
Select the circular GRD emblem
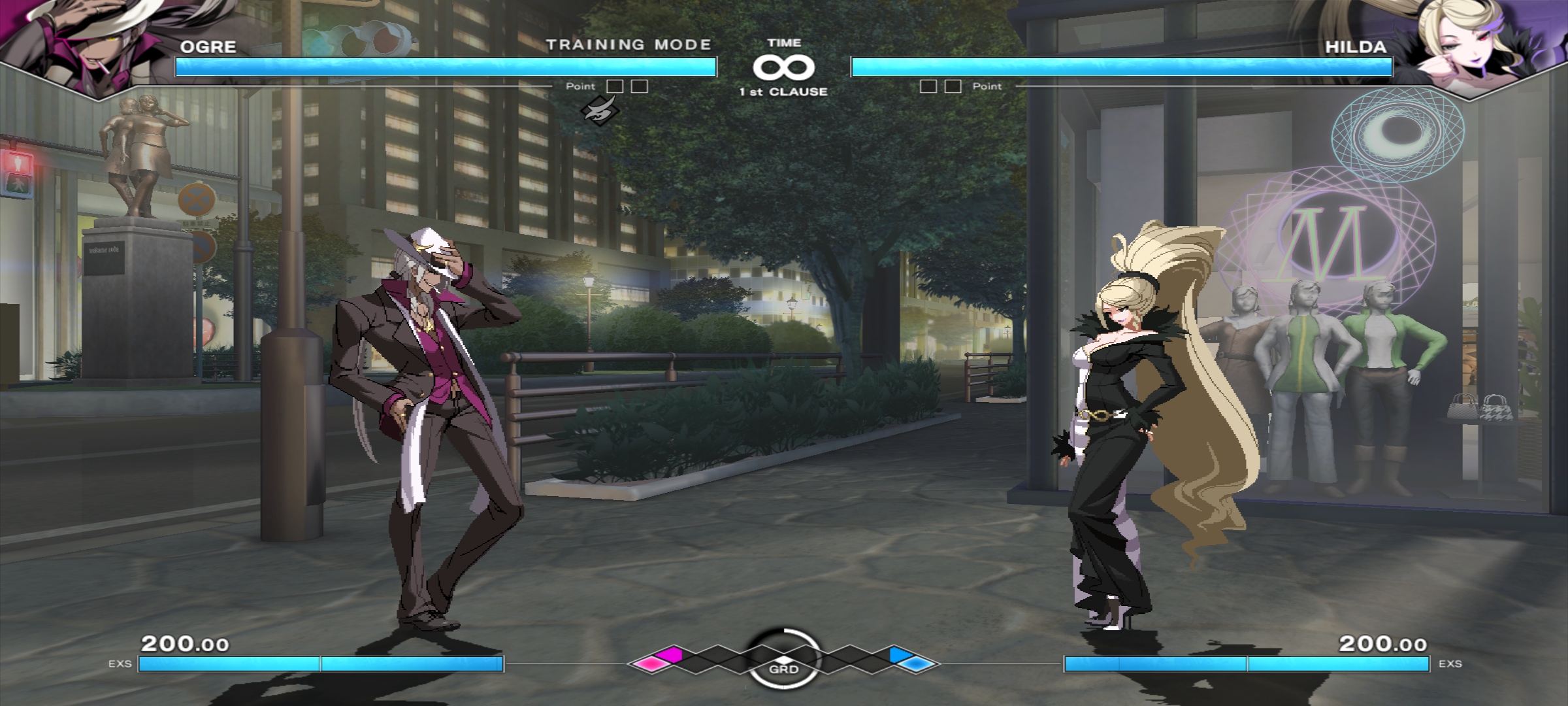tap(783, 659)
